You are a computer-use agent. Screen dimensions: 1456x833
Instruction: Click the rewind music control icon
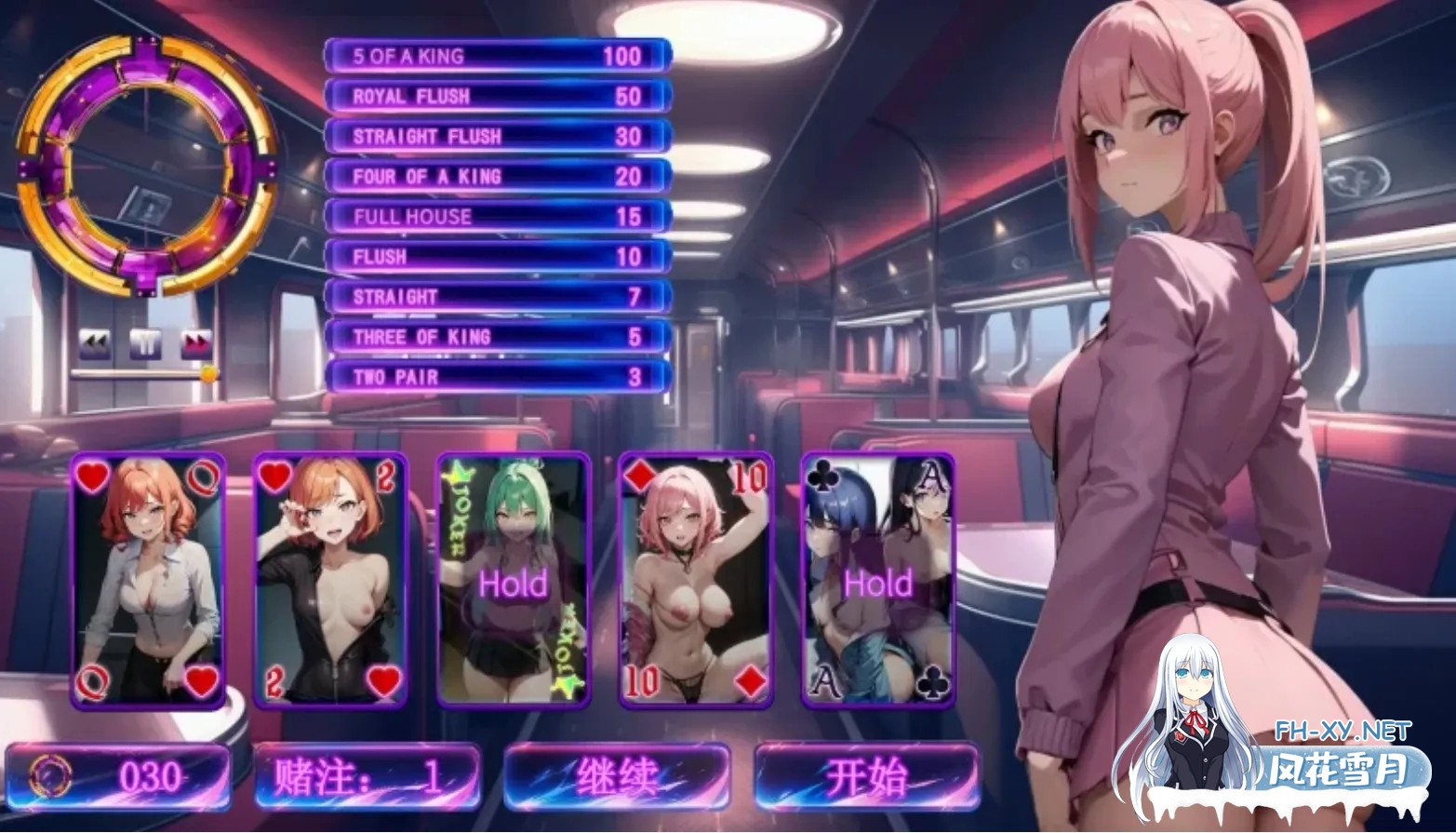coord(93,343)
